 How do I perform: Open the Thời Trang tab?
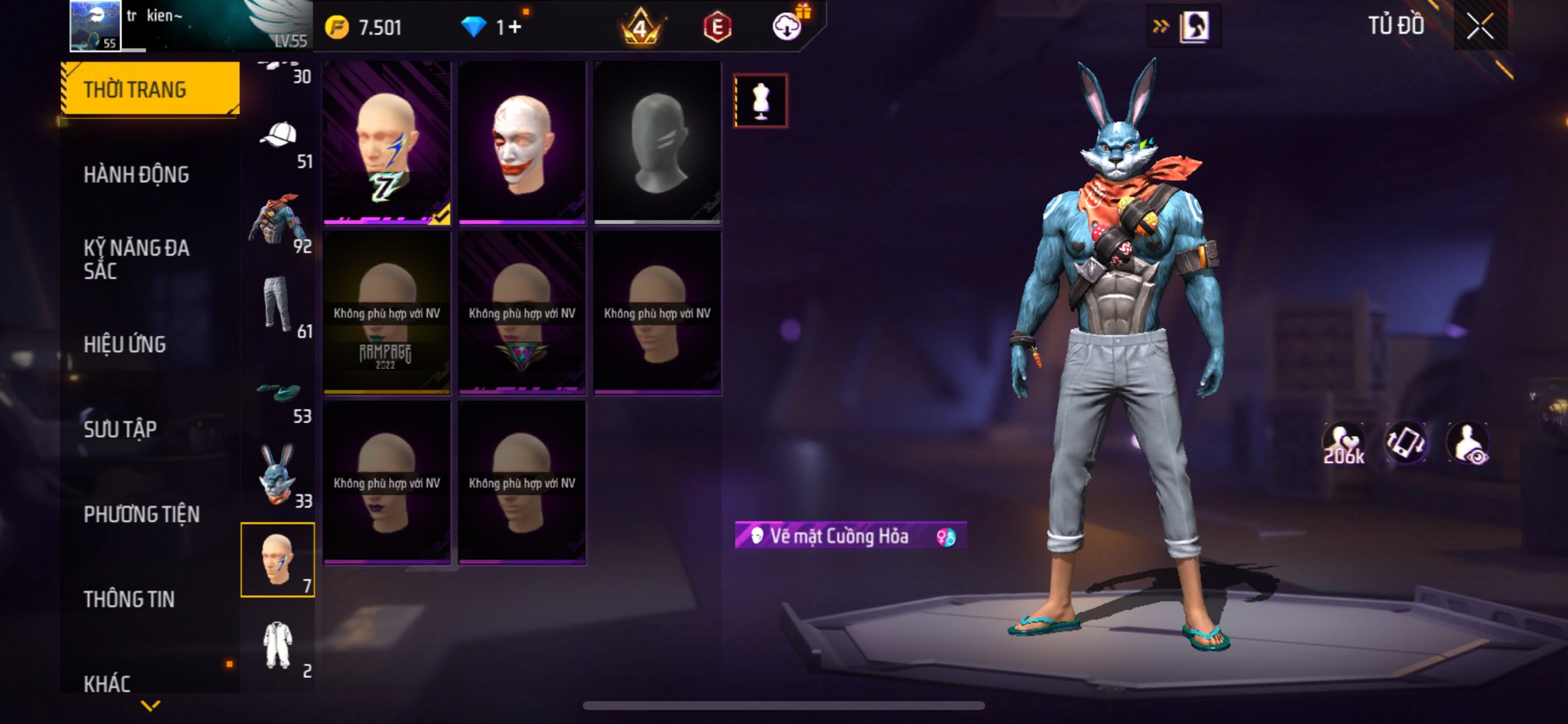point(150,90)
